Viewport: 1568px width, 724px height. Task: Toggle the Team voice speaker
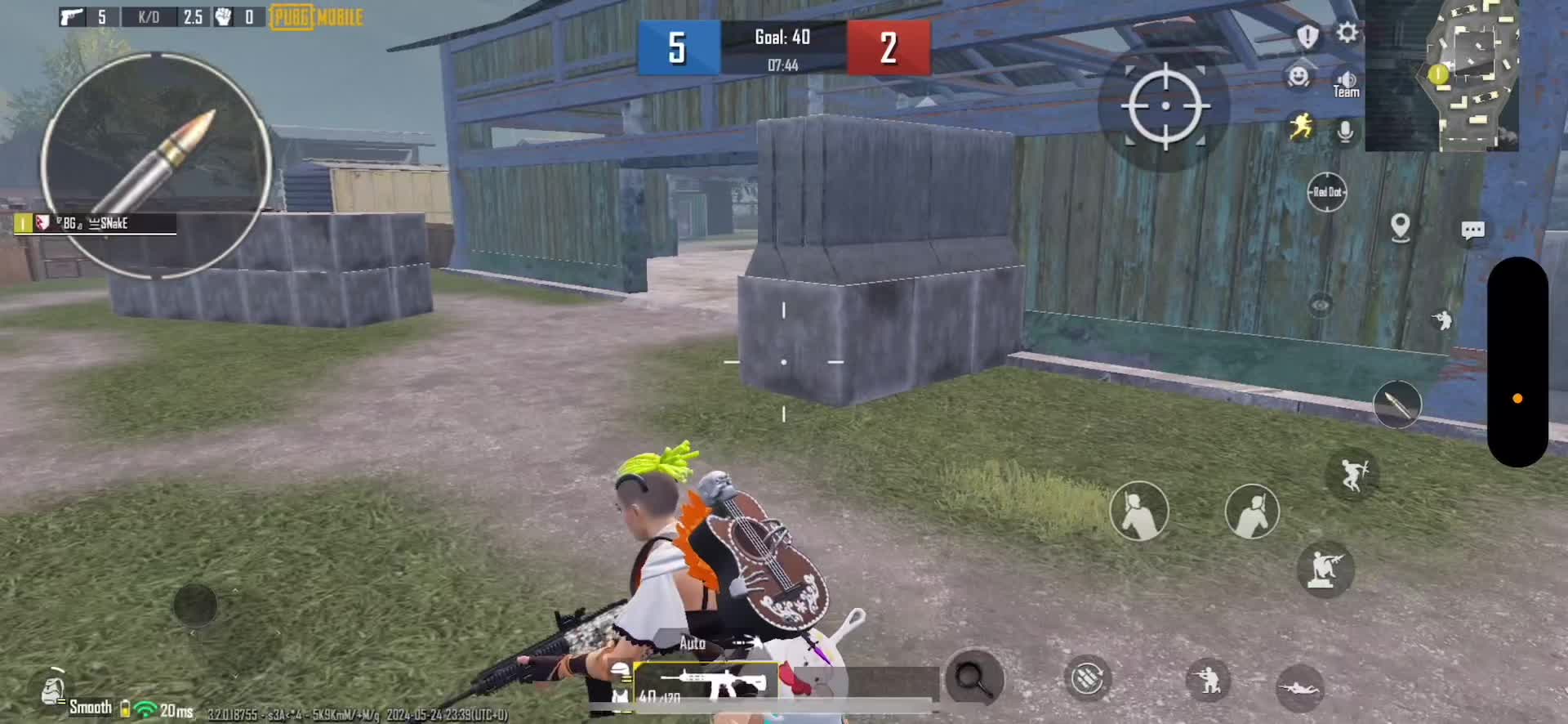pyautogui.click(x=1347, y=83)
